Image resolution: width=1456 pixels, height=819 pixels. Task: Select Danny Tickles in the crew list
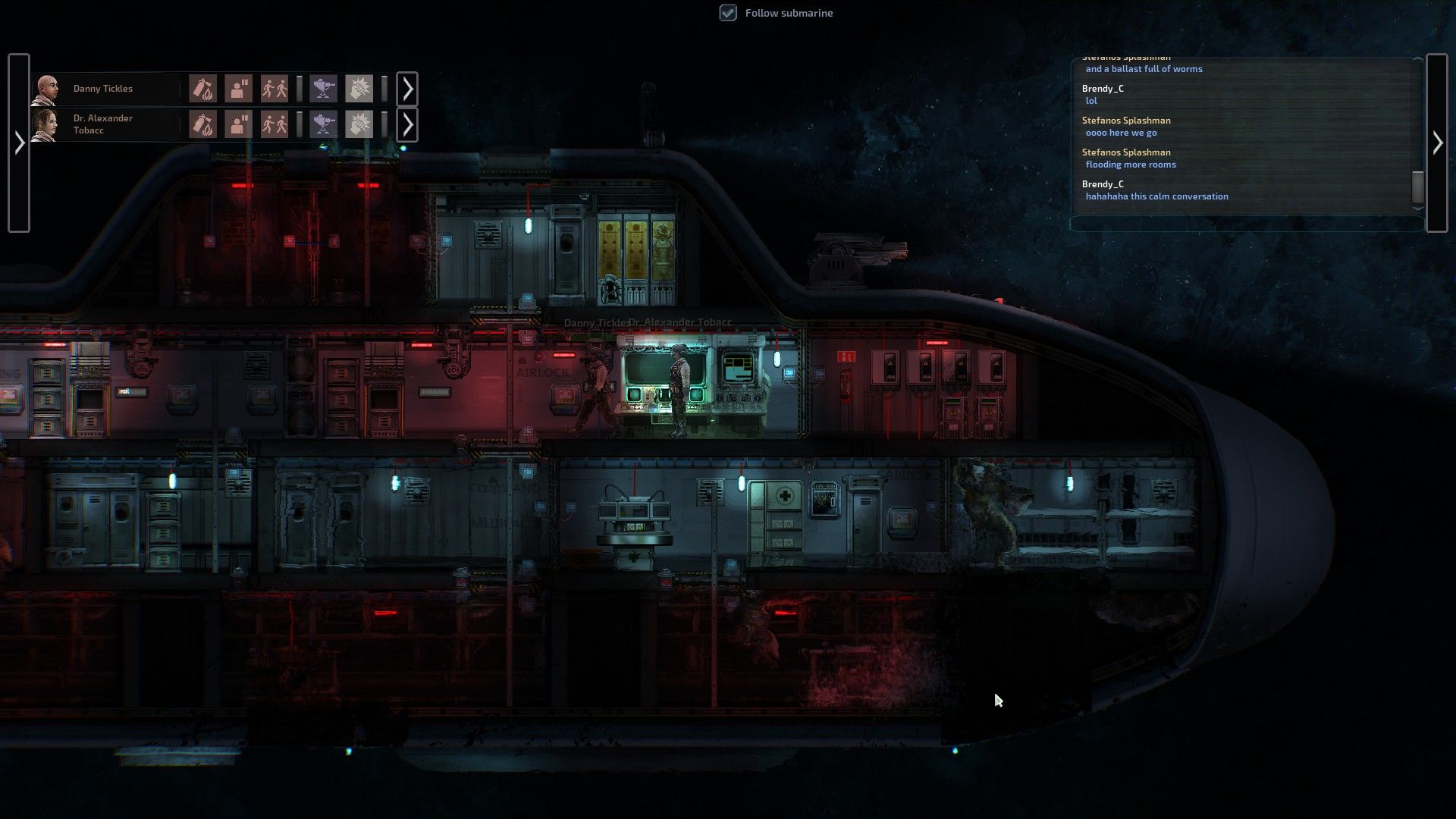102,89
